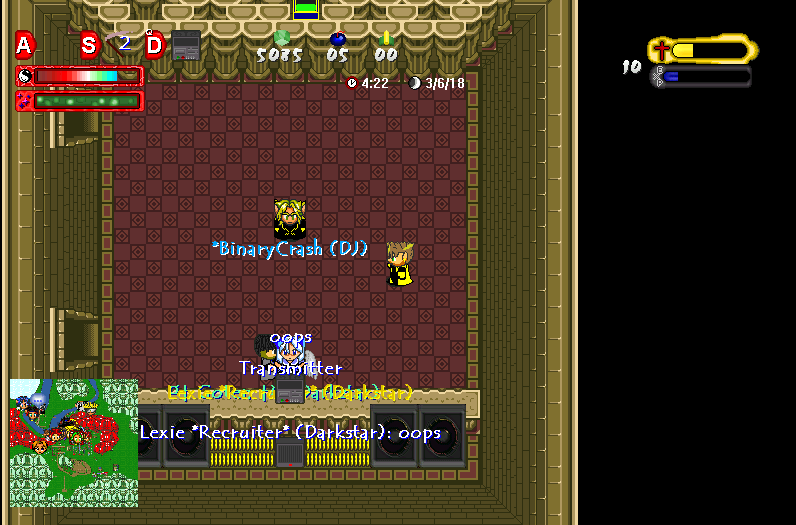Click the green gralat currency icon
The height and width of the screenshot is (525, 796).
pyautogui.click(x=281, y=38)
